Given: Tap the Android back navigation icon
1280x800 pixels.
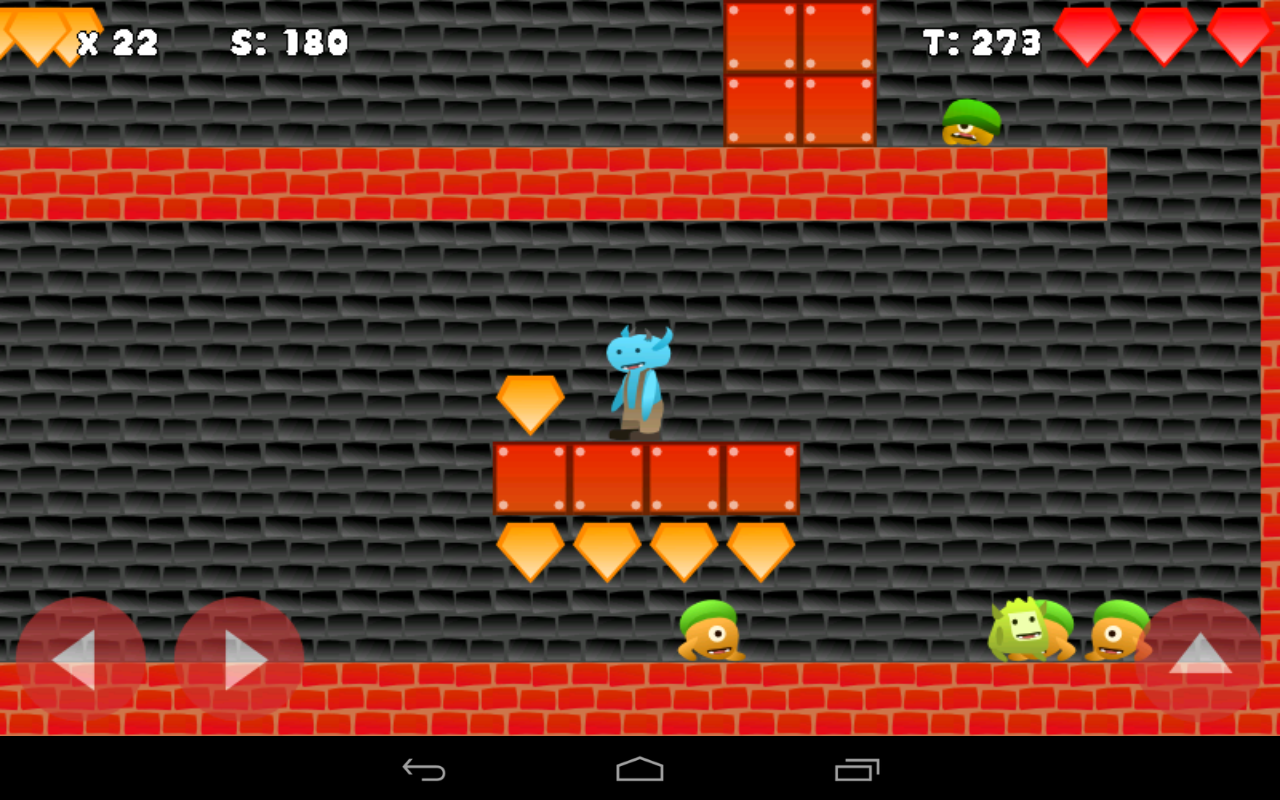Looking at the screenshot, I should point(425,770).
